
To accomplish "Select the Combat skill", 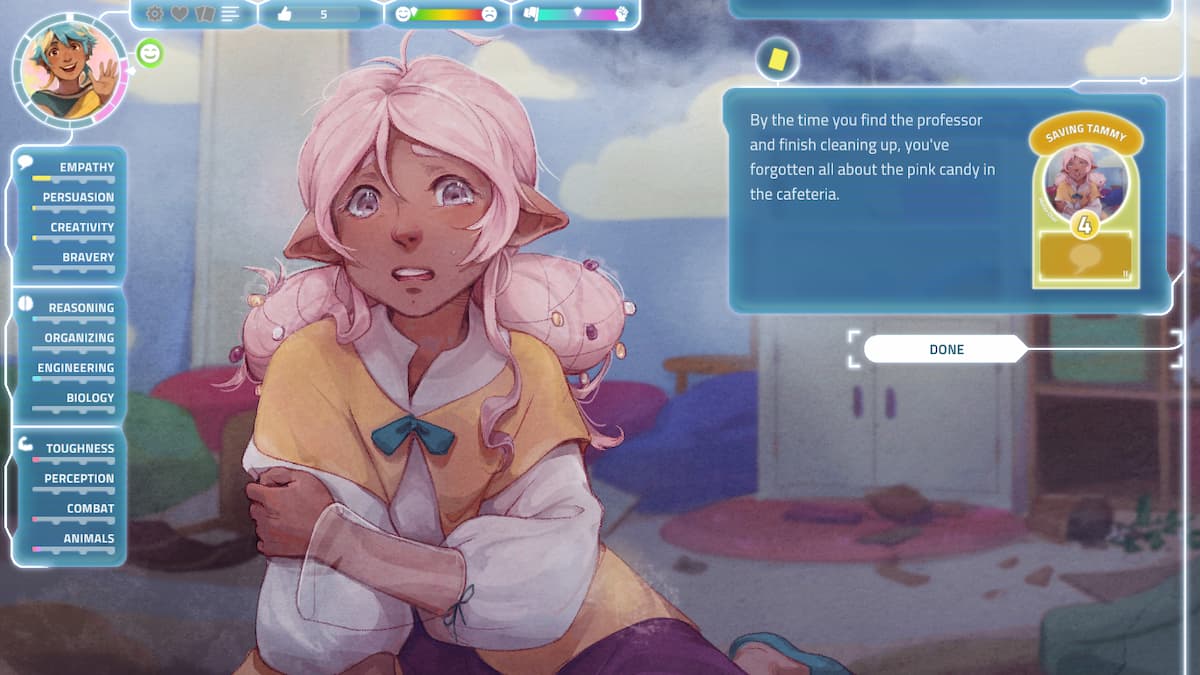I will click(x=90, y=509).
